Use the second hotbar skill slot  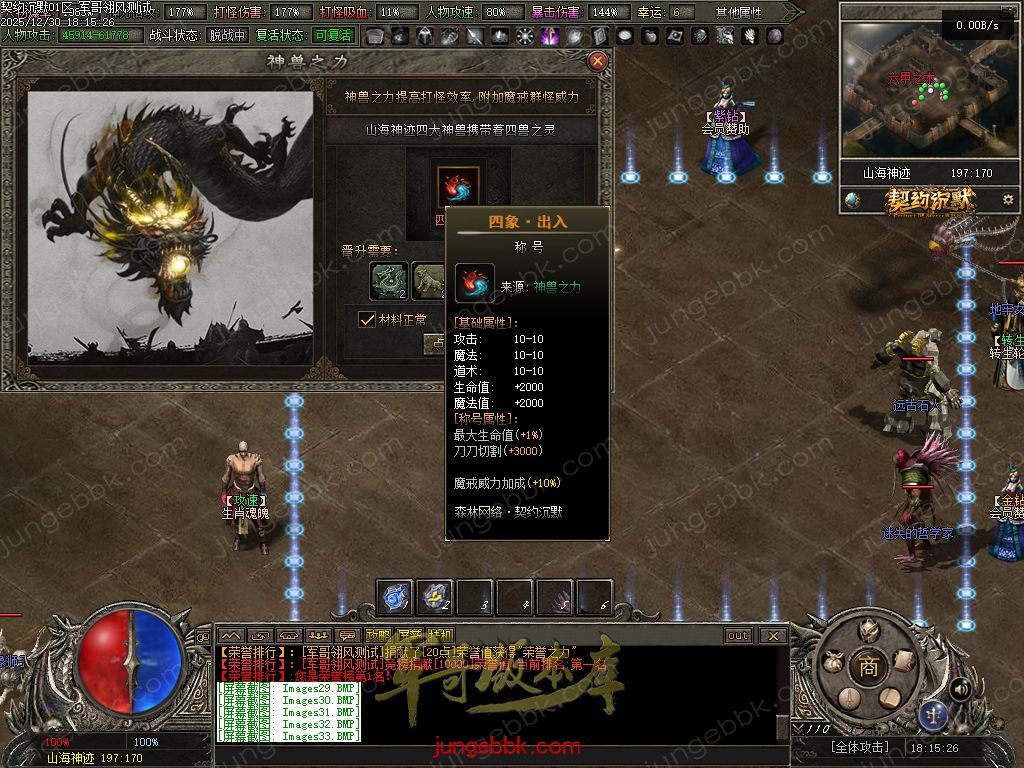pos(435,597)
